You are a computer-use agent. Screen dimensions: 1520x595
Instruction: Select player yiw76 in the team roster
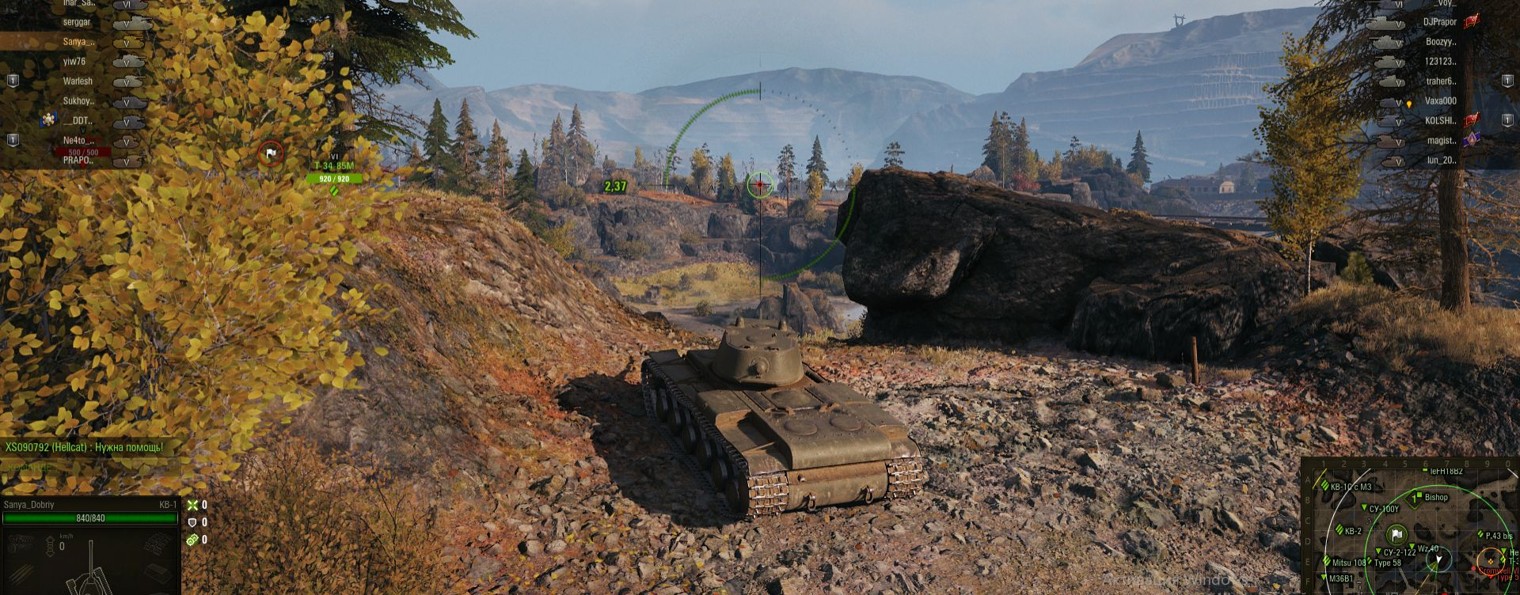tap(76, 61)
